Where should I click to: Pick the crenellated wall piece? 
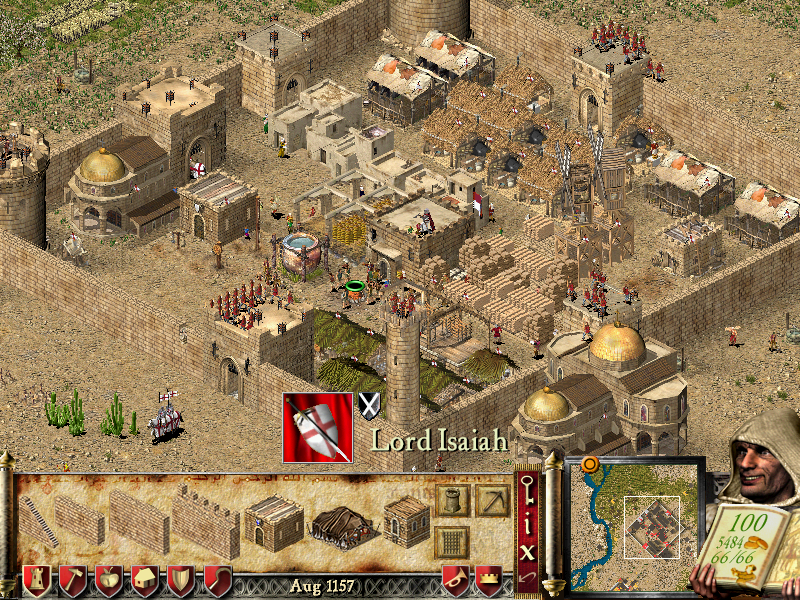[x=204, y=522]
